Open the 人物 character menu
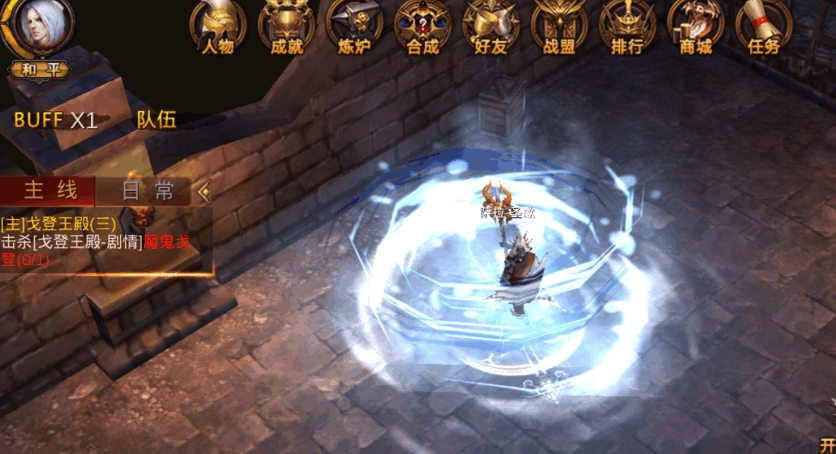836x454 pixels. point(218,27)
